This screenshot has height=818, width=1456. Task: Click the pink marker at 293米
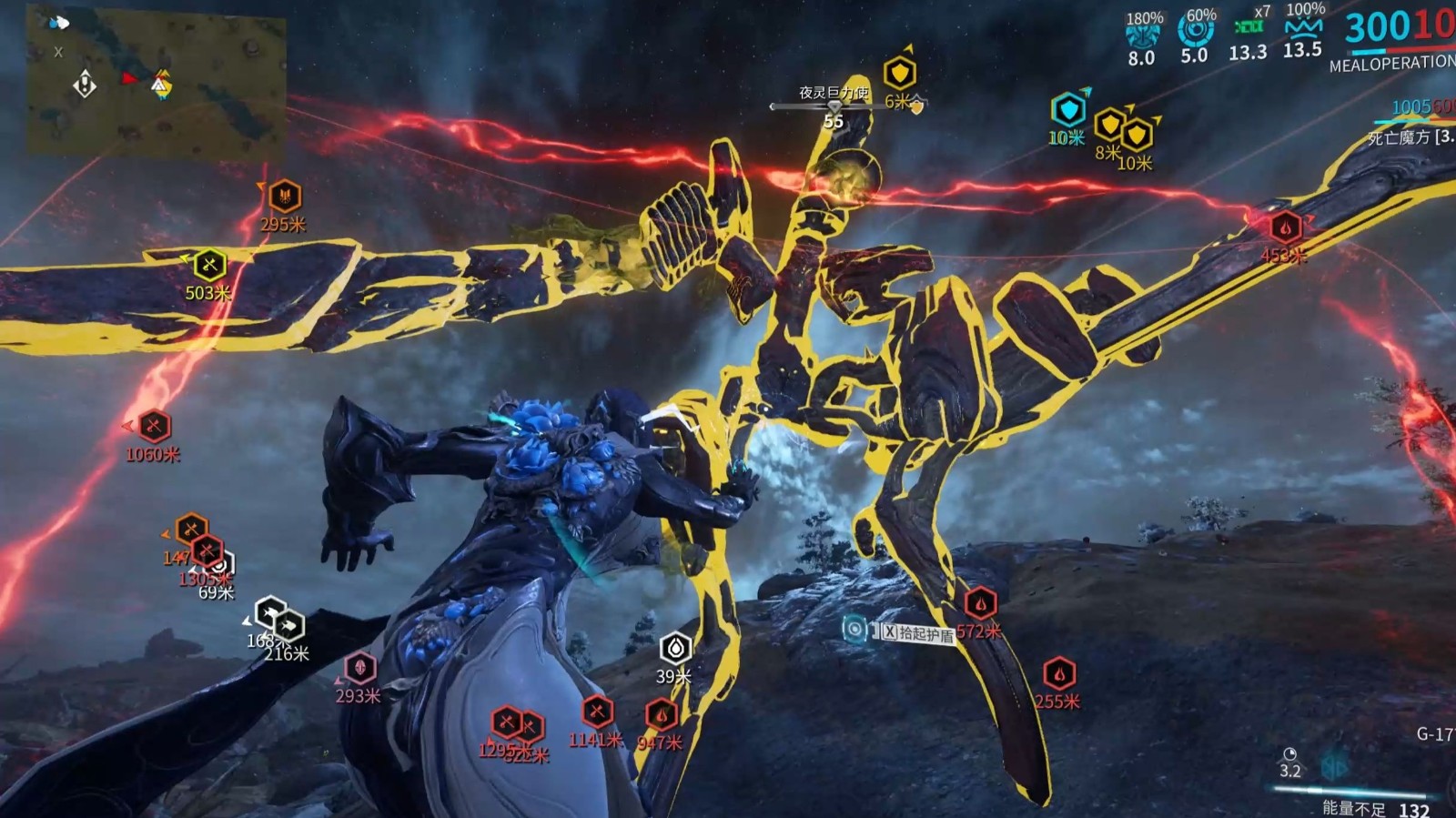pyautogui.click(x=359, y=668)
